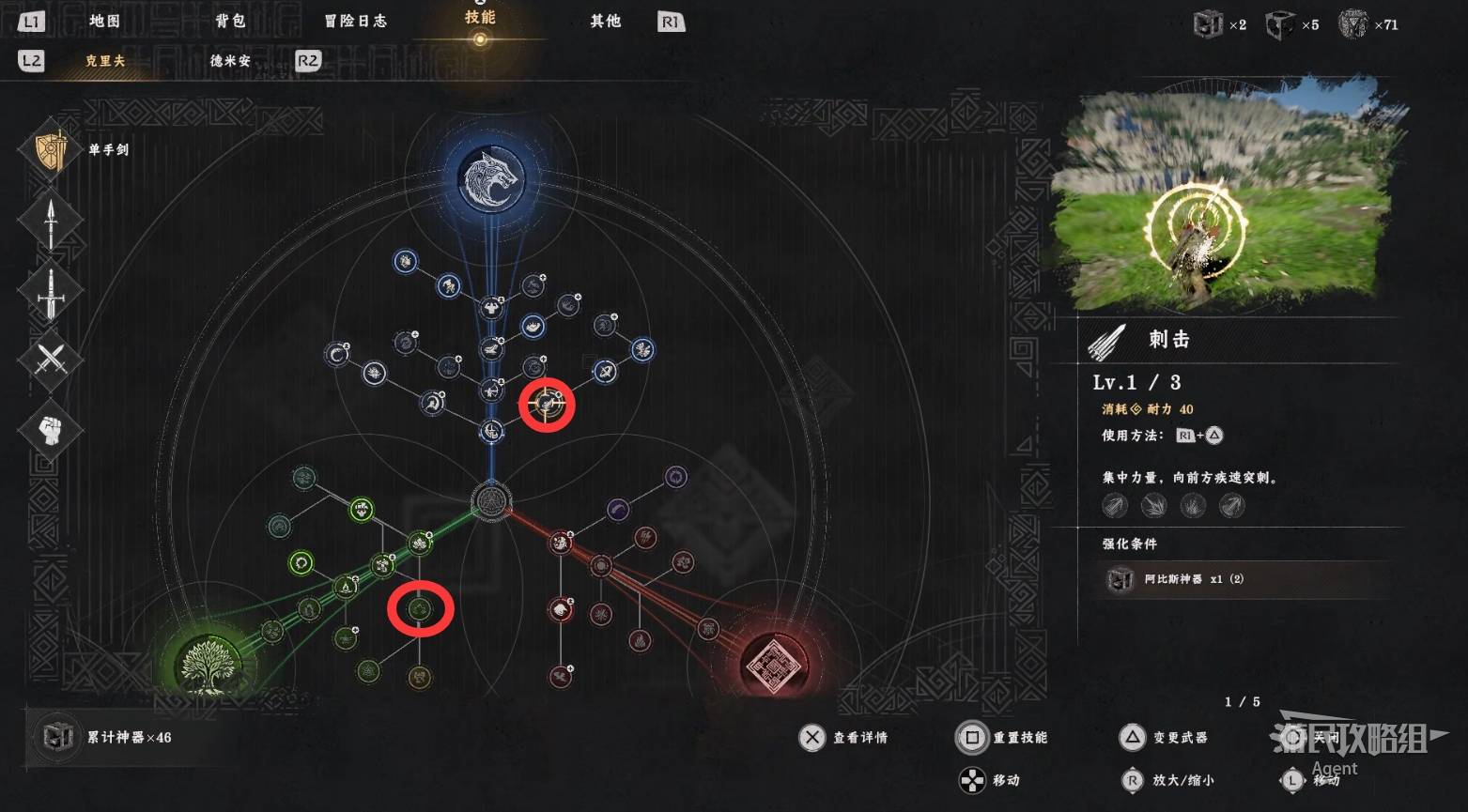The width and height of the screenshot is (1468, 812).
Task: Switch to the 德米安 character tab
Action: pyautogui.click(x=230, y=61)
